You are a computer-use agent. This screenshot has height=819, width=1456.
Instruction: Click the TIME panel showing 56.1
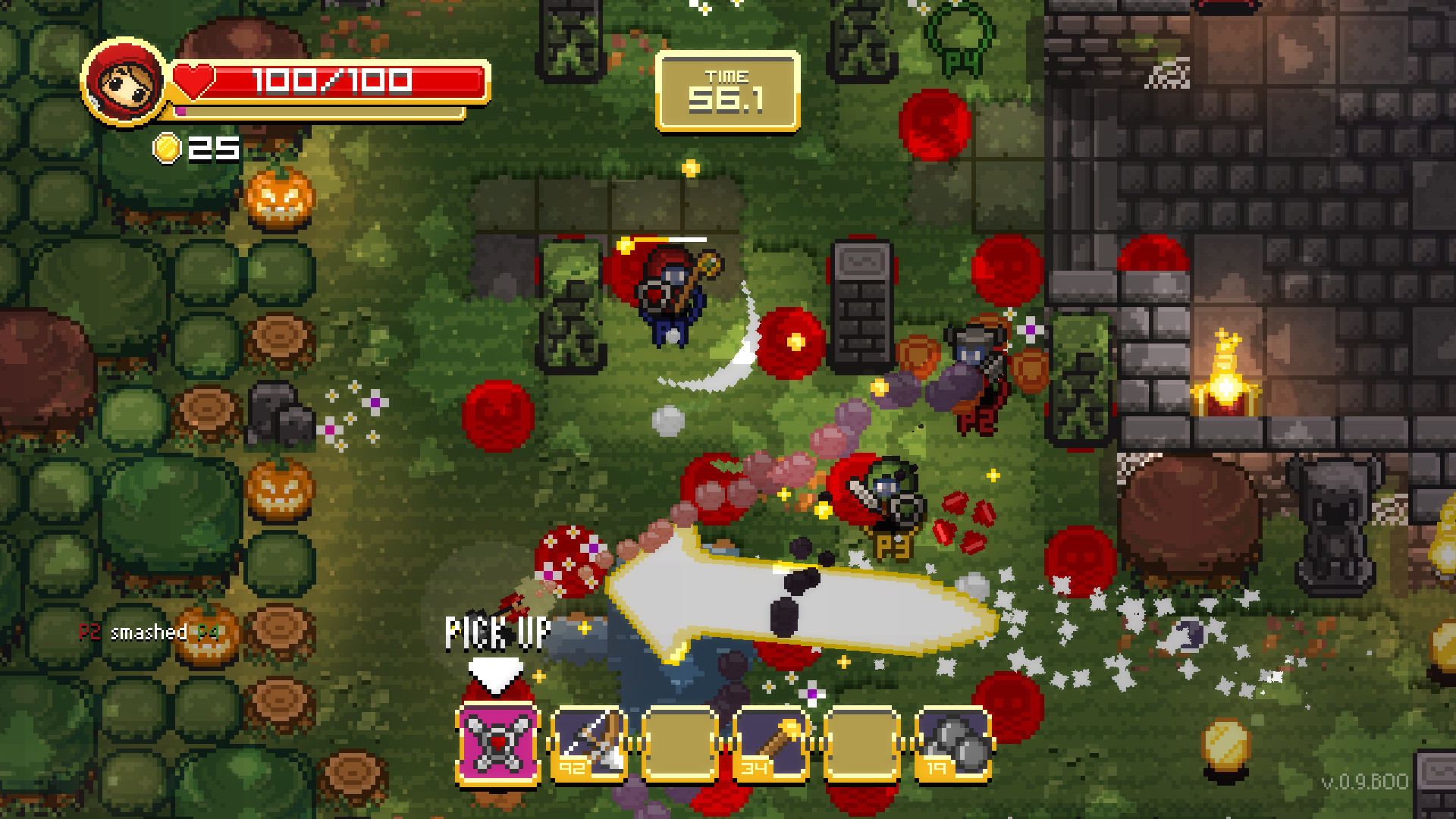[x=728, y=89]
